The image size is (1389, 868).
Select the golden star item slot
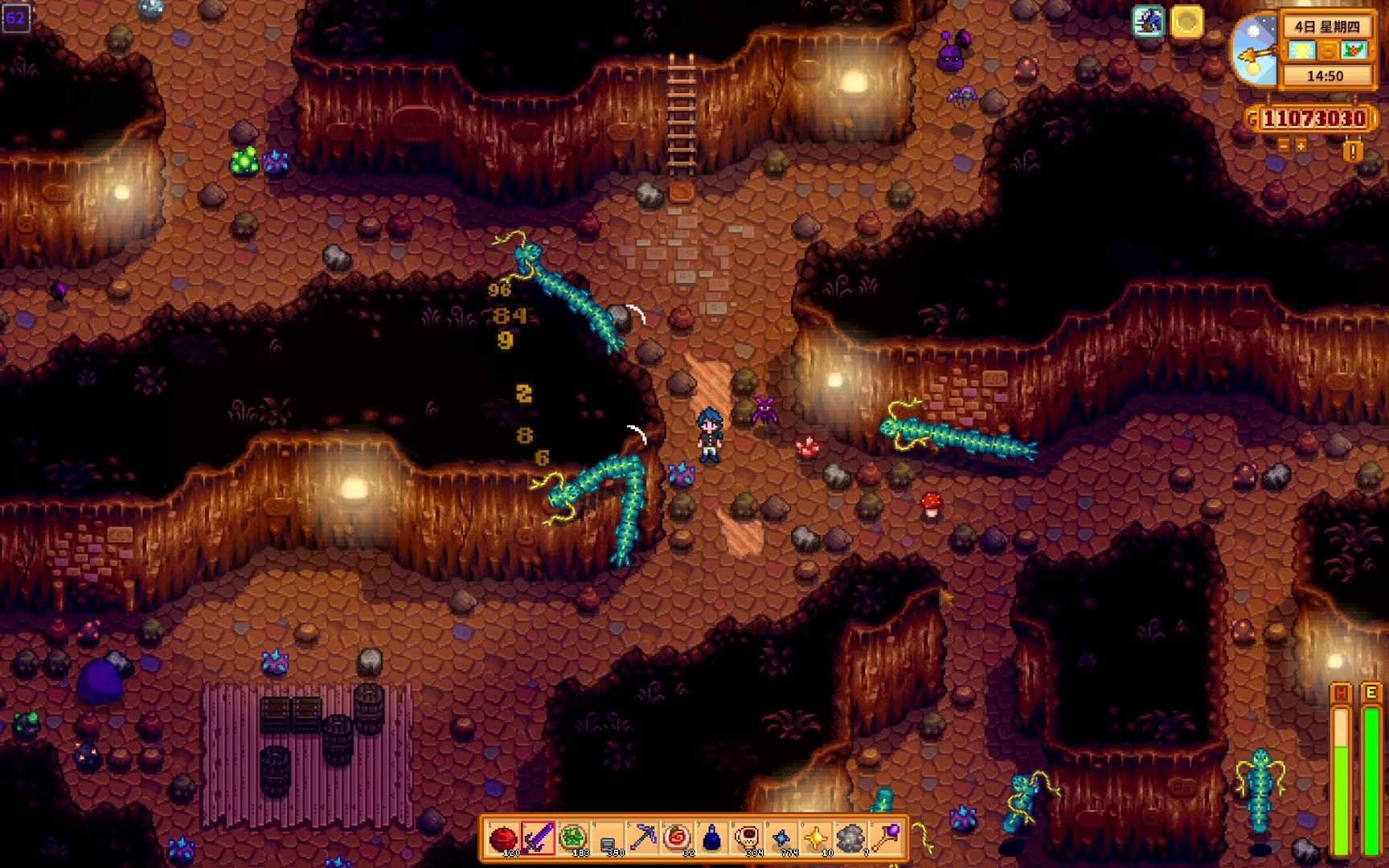pos(817,838)
